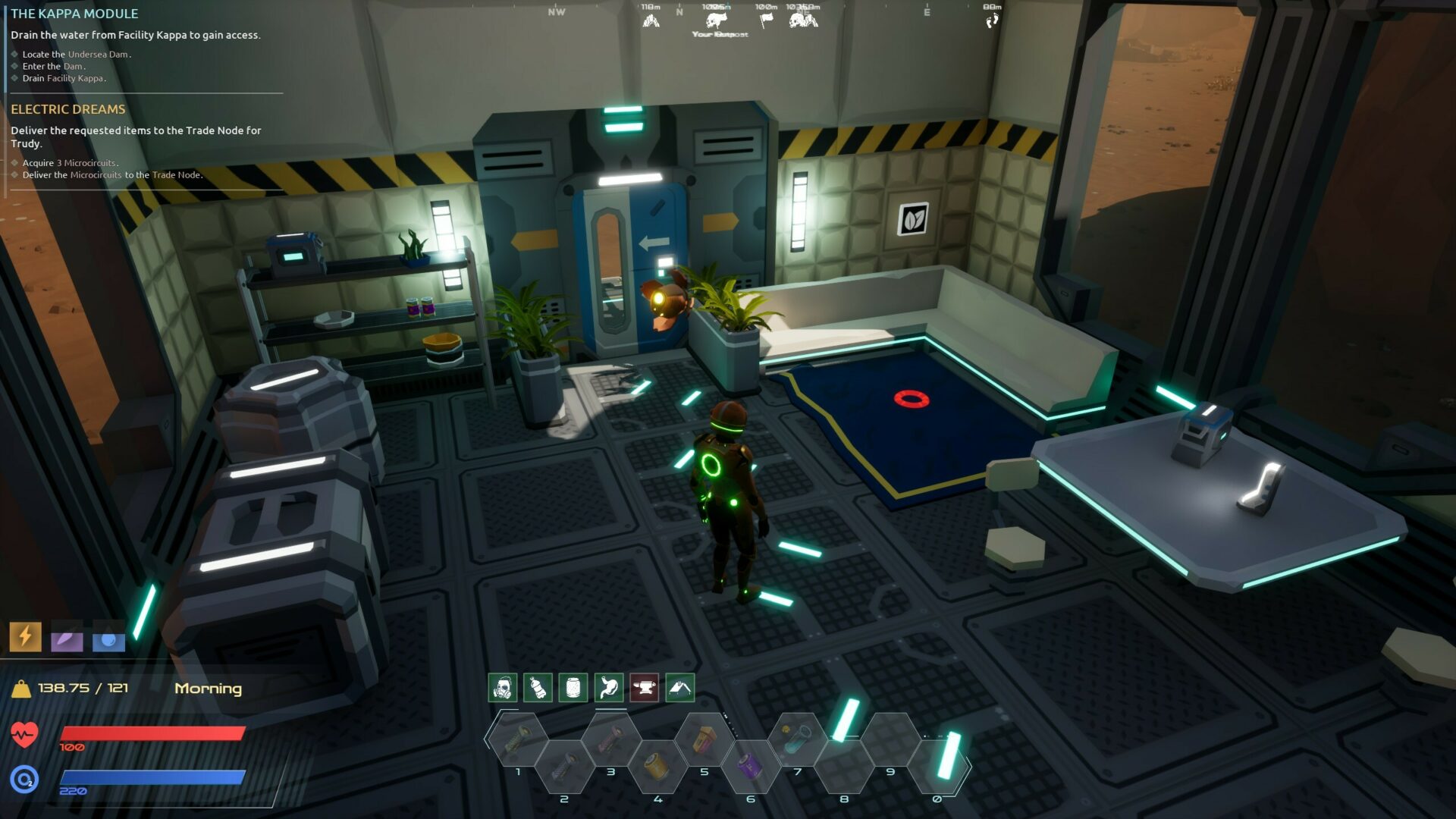The width and height of the screenshot is (1456, 819).
Task: Select the purple canister in hotbar slot 6
Action: [750, 766]
